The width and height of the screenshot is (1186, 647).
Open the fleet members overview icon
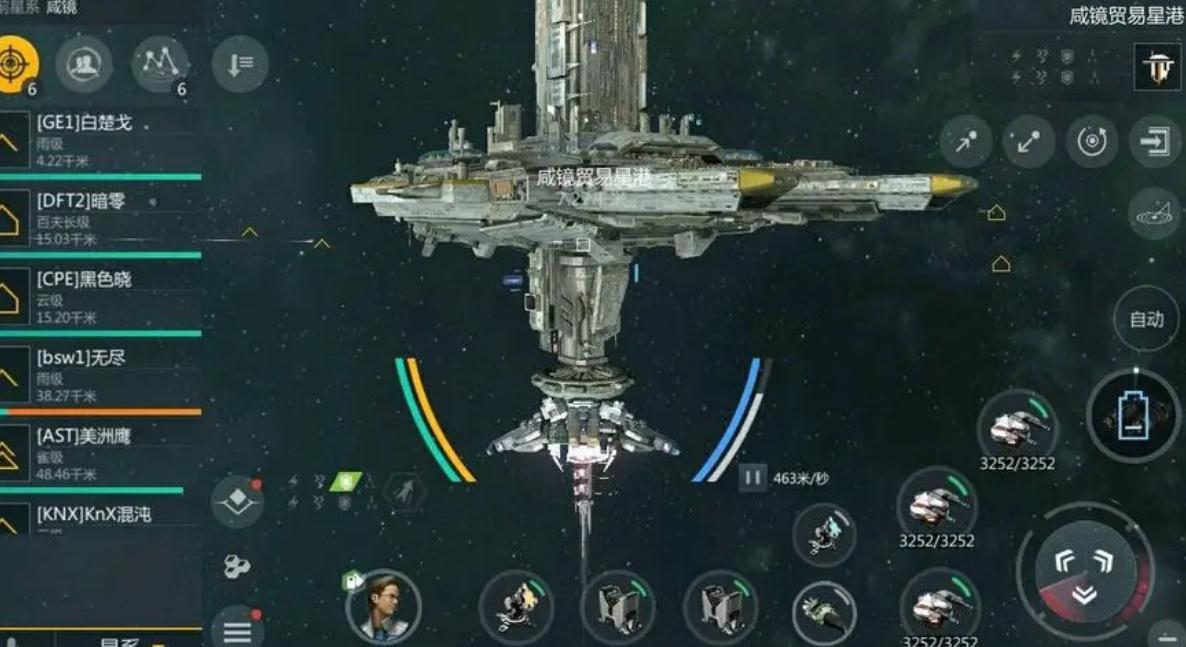click(83, 64)
